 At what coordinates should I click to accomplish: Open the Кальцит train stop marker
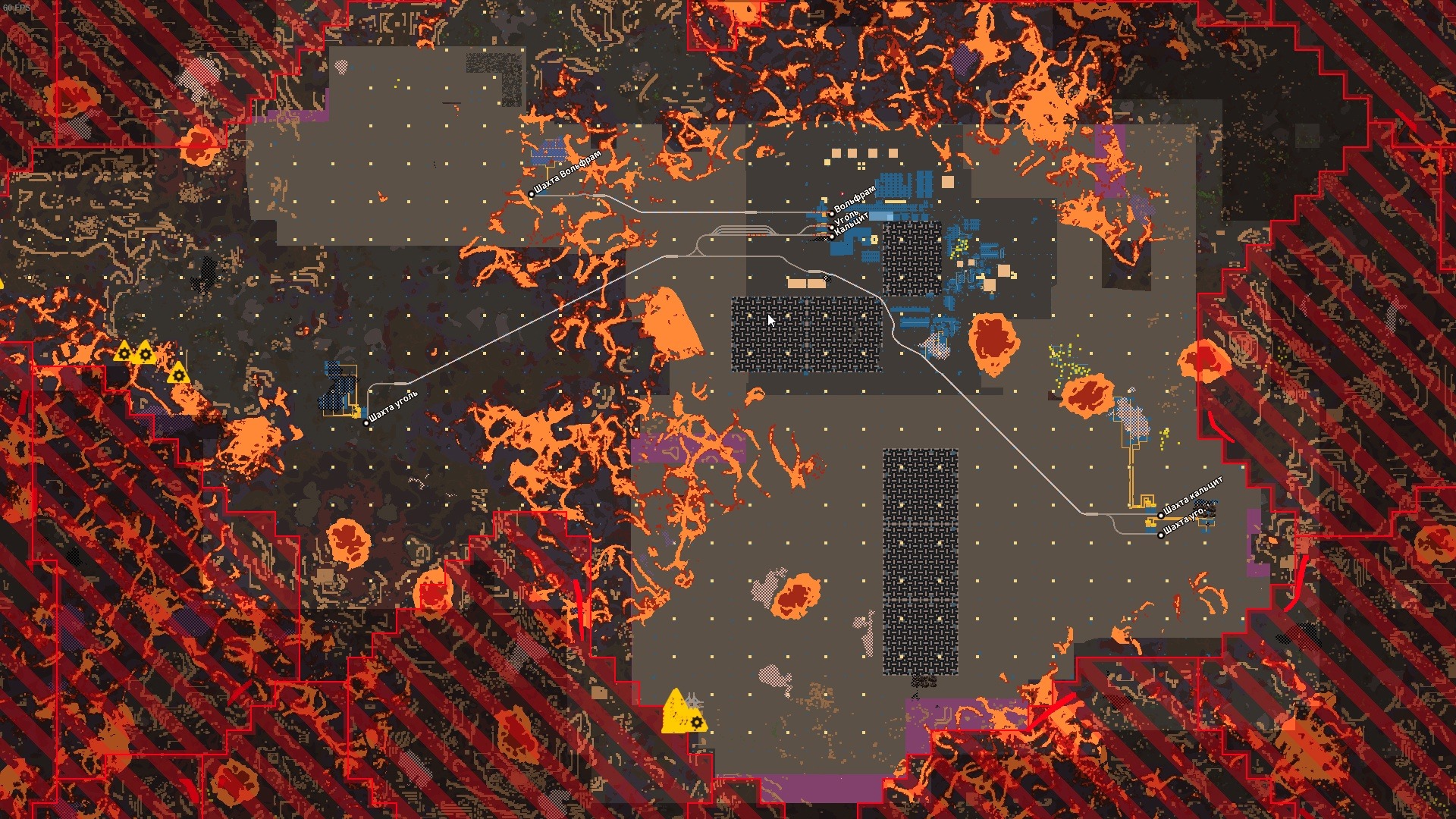click(832, 236)
